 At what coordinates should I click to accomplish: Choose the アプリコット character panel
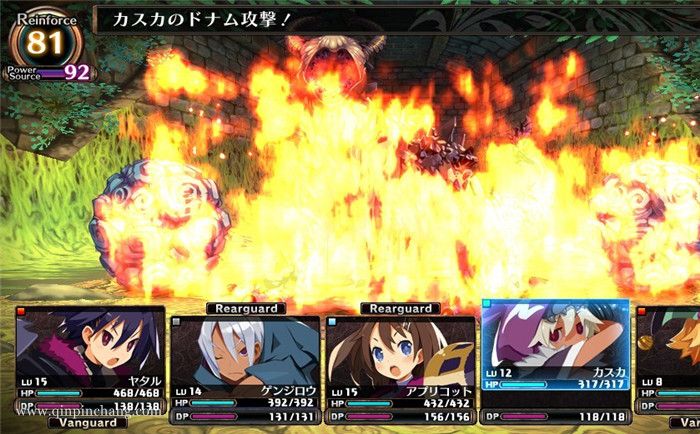tap(400, 369)
